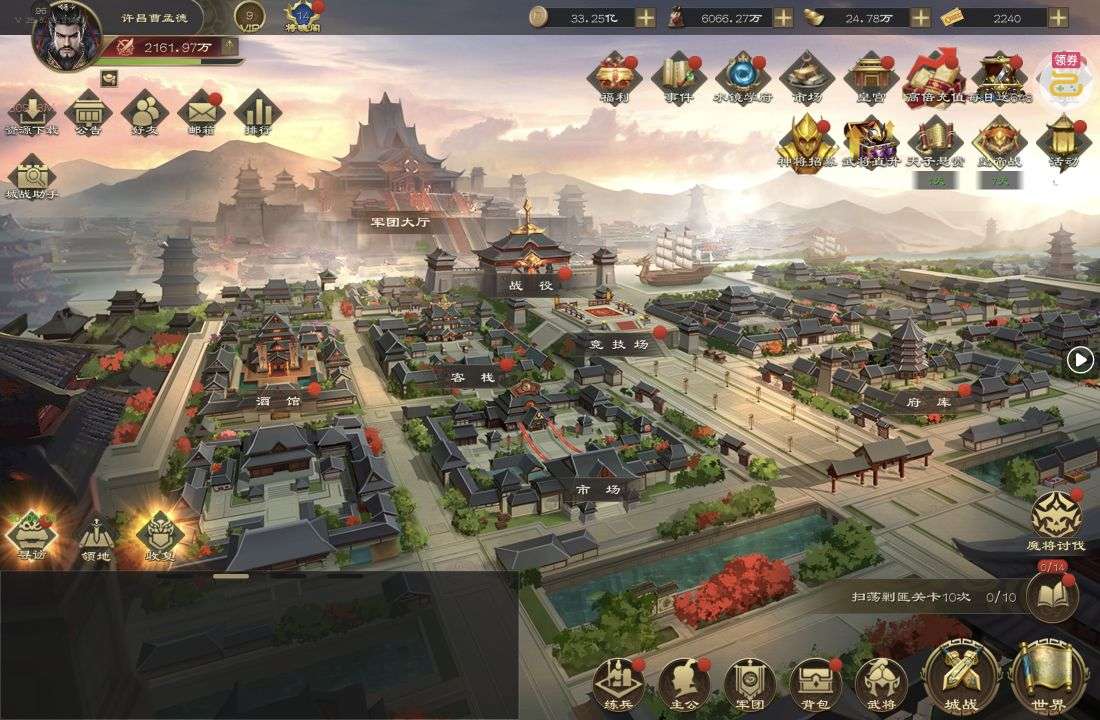The width and height of the screenshot is (1100, 720).
Task: Open the 好友 friends list
Action: click(x=144, y=112)
